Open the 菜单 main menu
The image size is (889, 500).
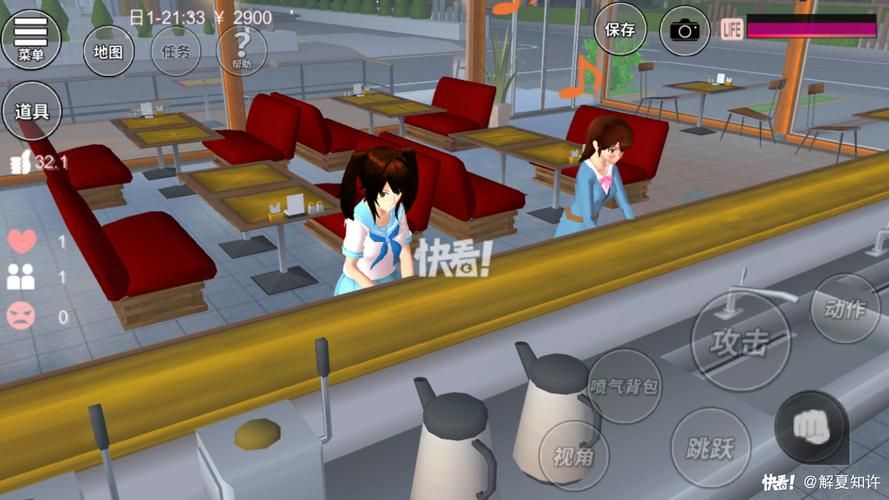tap(31, 37)
